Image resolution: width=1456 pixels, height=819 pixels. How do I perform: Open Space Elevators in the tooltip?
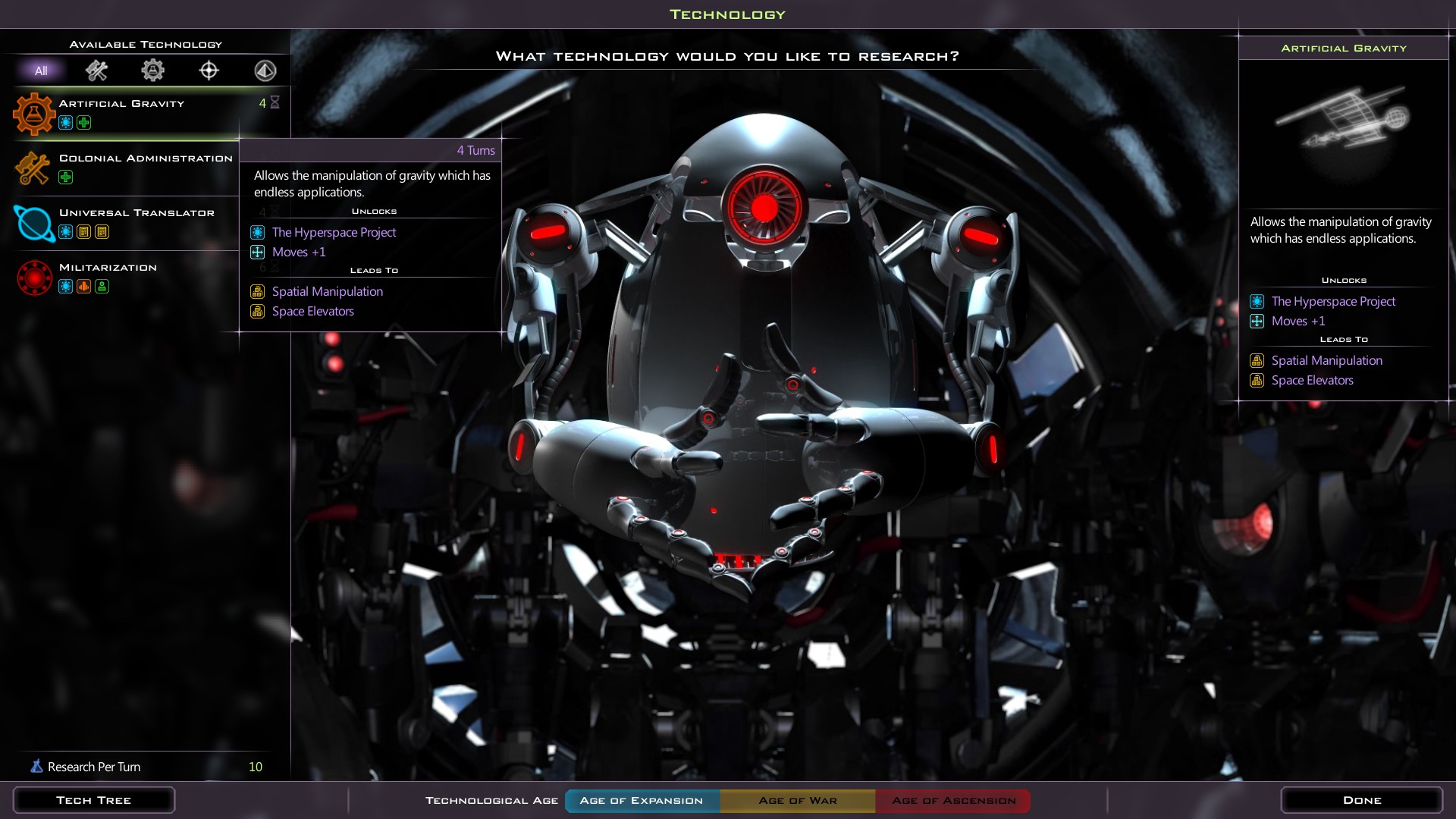[x=312, y=311]
